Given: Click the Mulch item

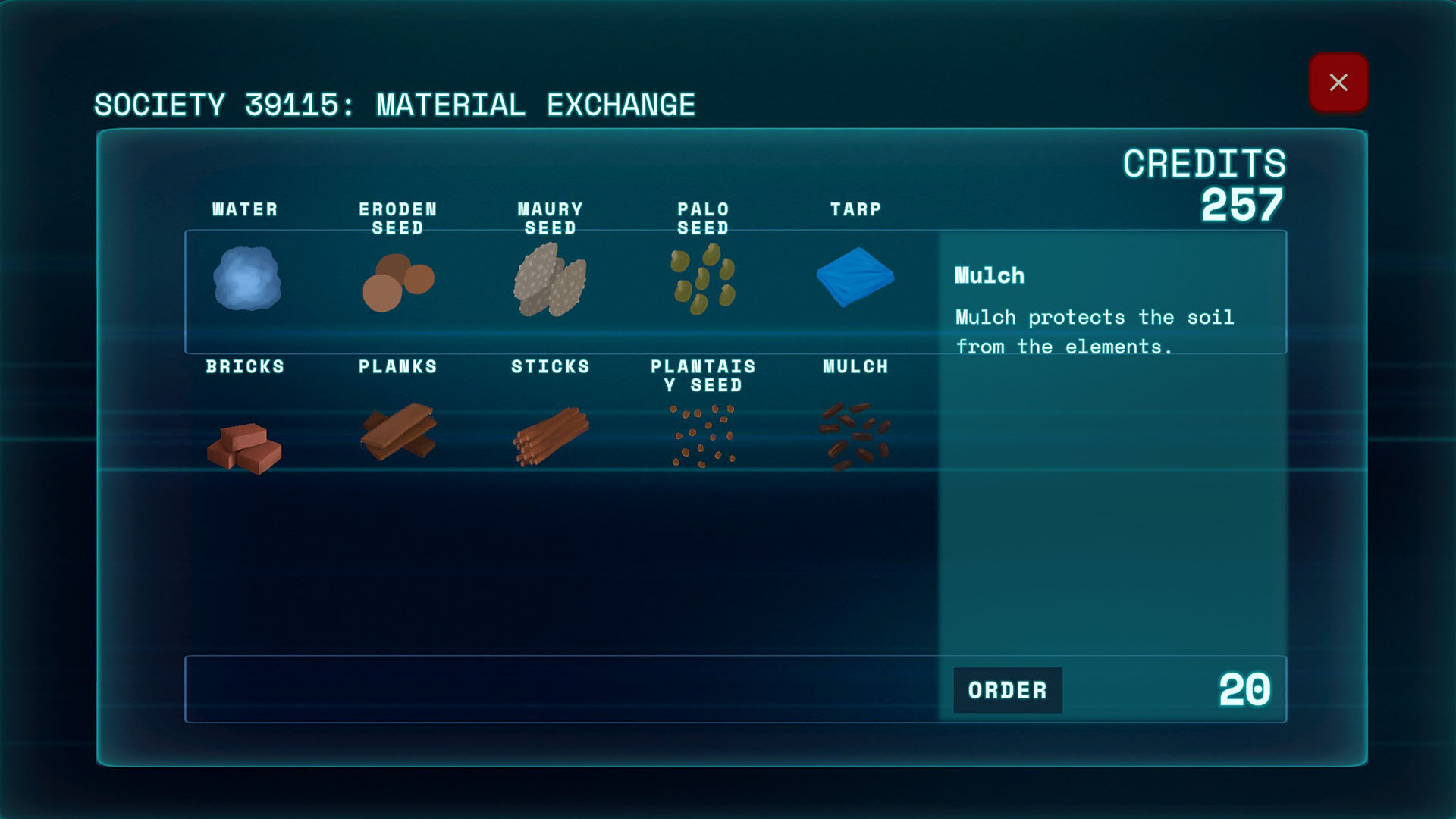Looking at the screenshot, I should pyautogui.click(x=855, y=436).
